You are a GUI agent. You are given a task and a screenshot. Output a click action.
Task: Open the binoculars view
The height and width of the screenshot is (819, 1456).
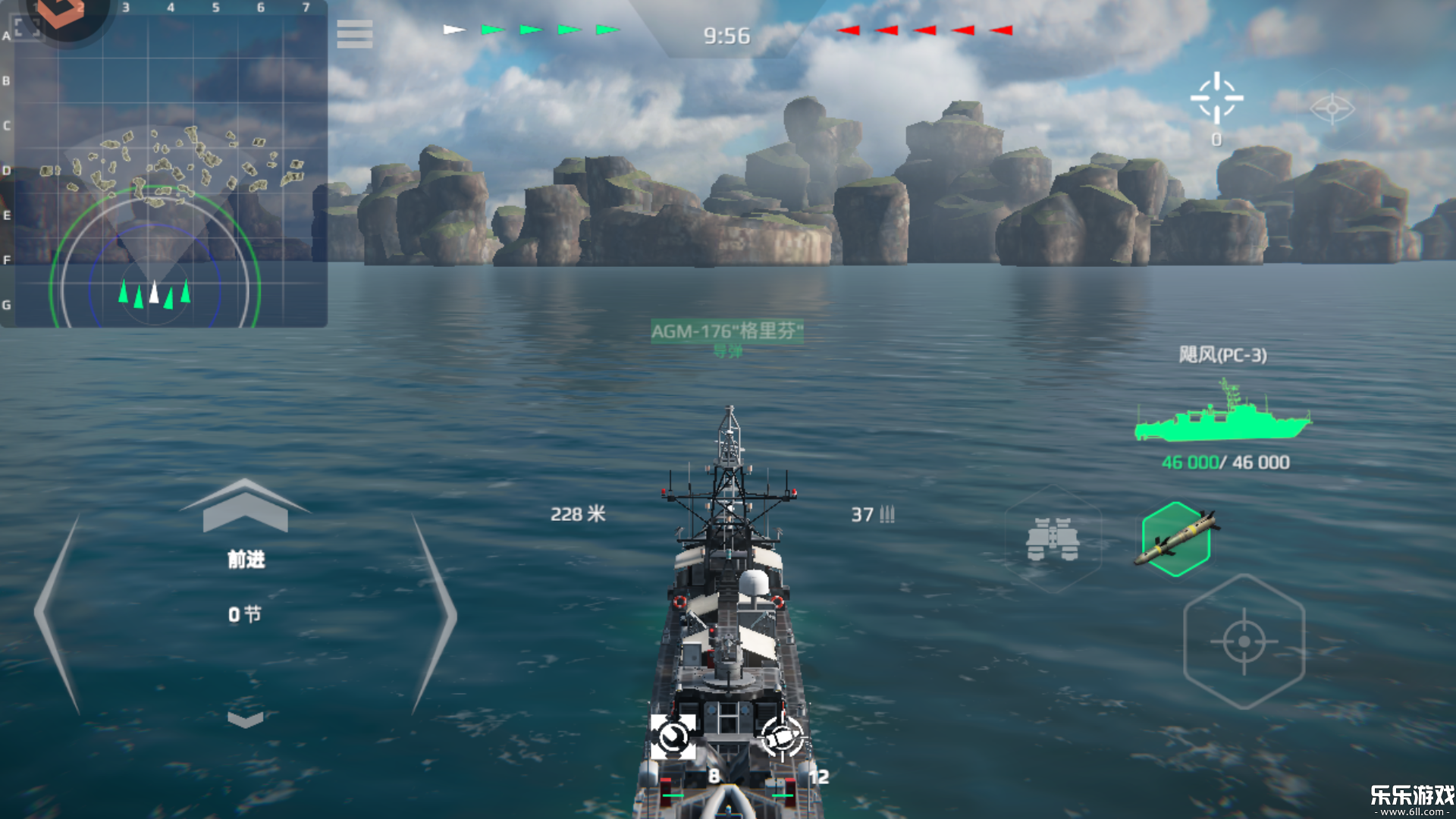click(x=1053, y=539)
